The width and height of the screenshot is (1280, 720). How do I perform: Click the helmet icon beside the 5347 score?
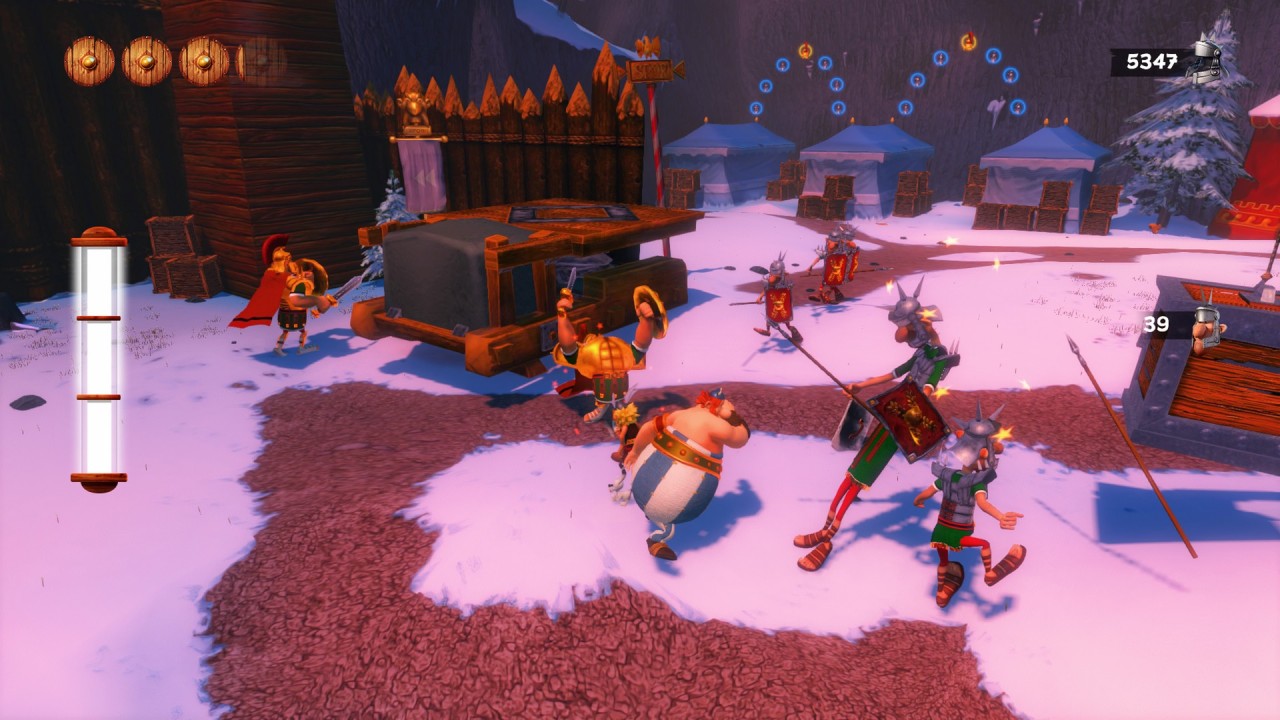point(1206,58)
